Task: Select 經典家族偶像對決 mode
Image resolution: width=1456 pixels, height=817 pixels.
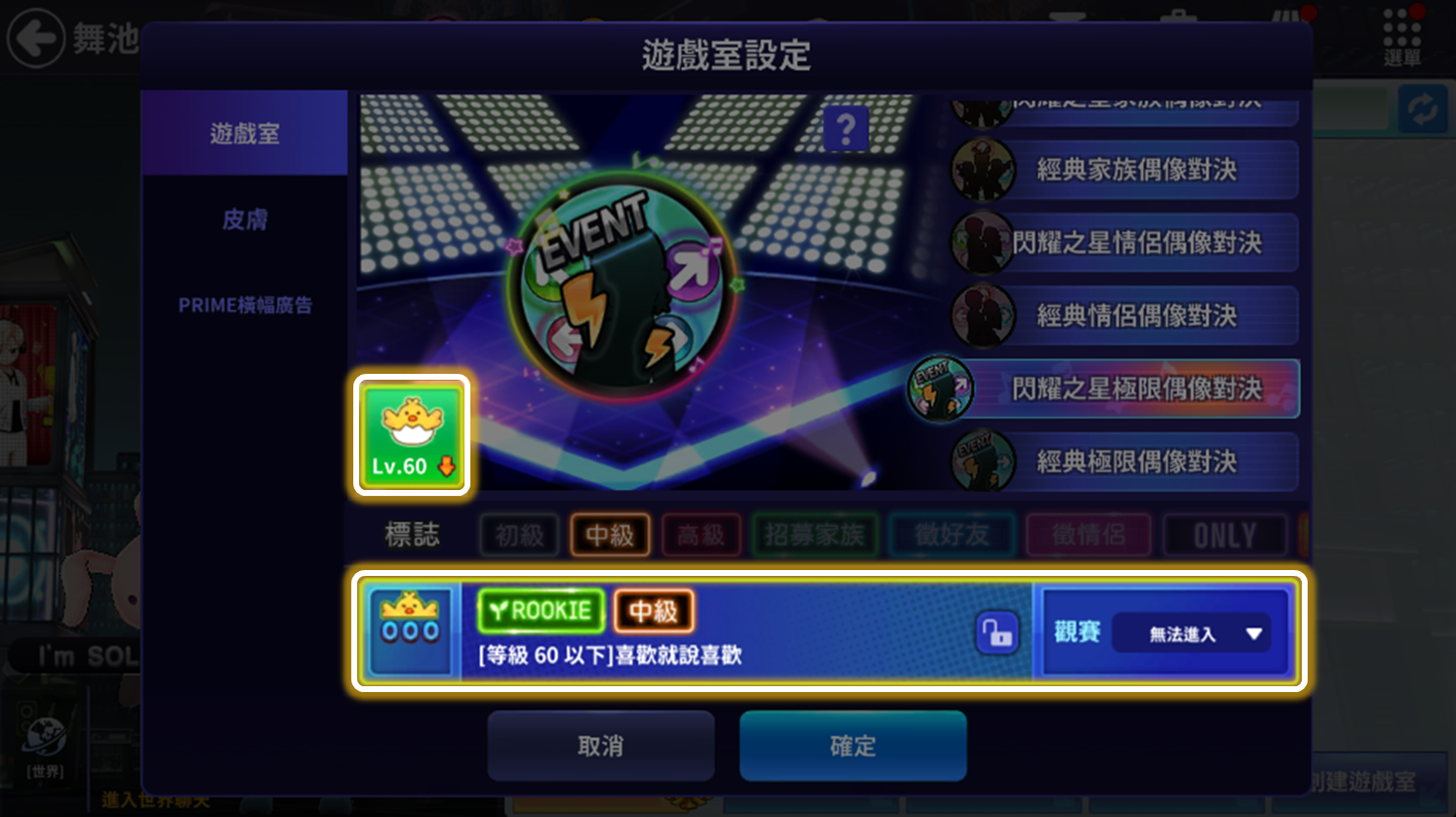Action: click(x=1136, y=170)
